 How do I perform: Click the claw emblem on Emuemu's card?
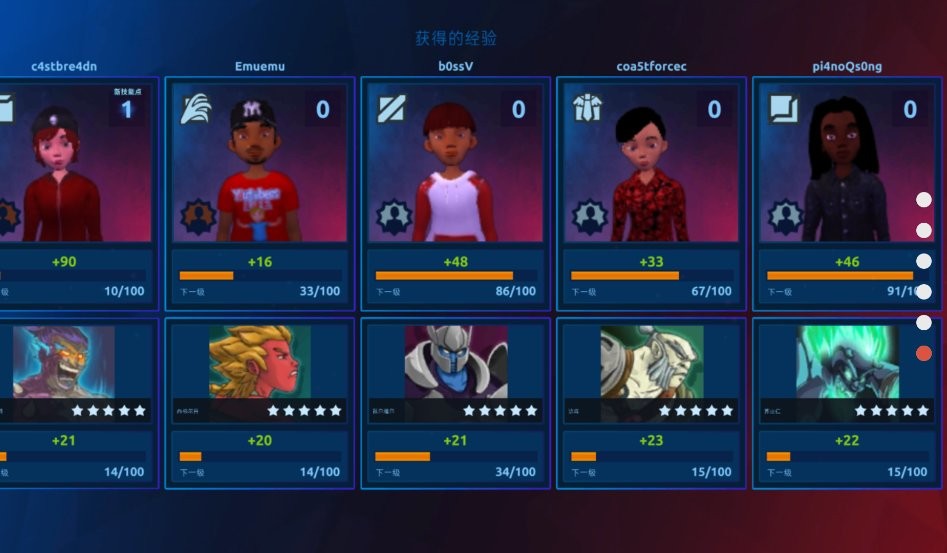pos(196,109)
